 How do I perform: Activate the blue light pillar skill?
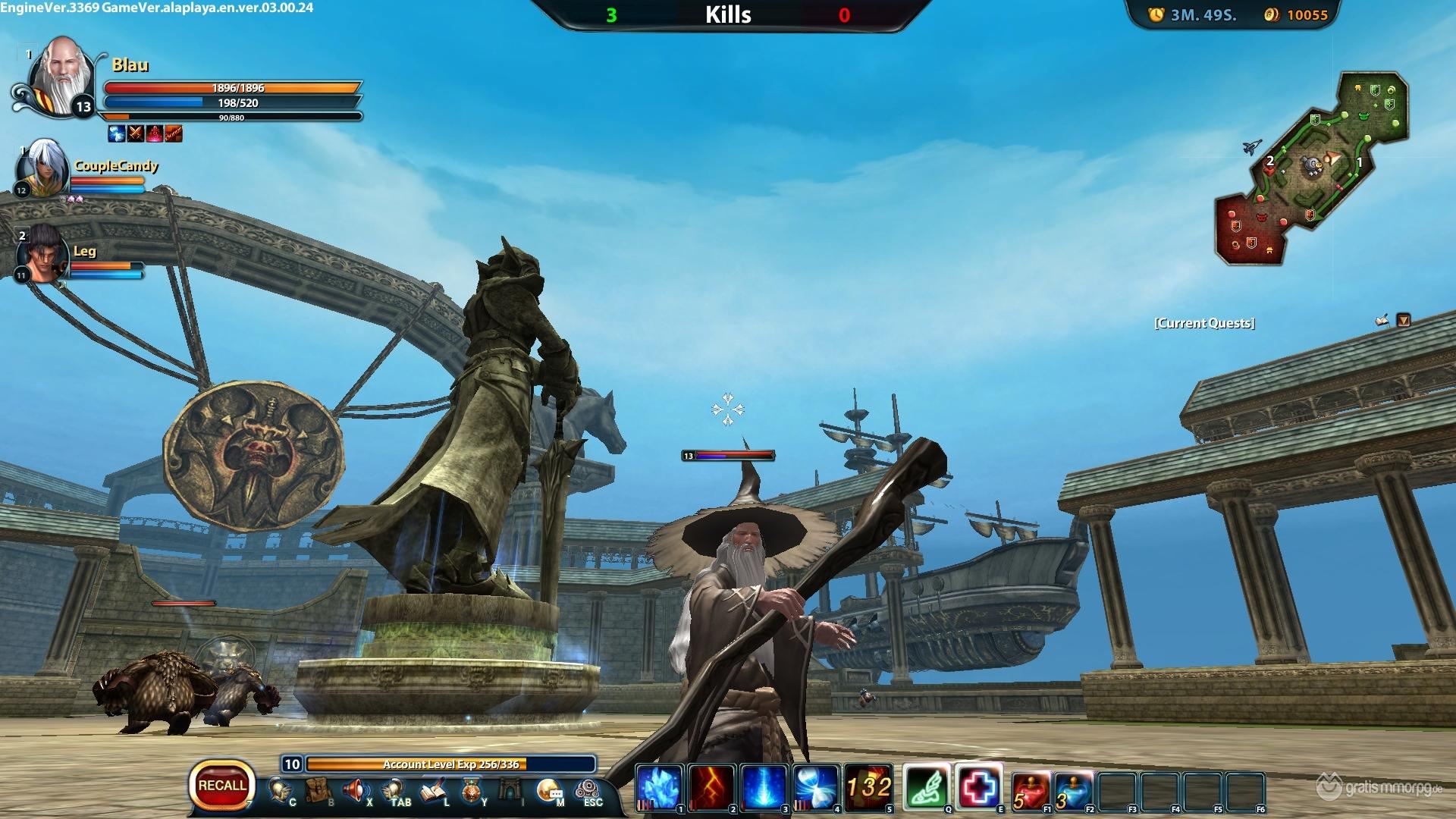764,787
